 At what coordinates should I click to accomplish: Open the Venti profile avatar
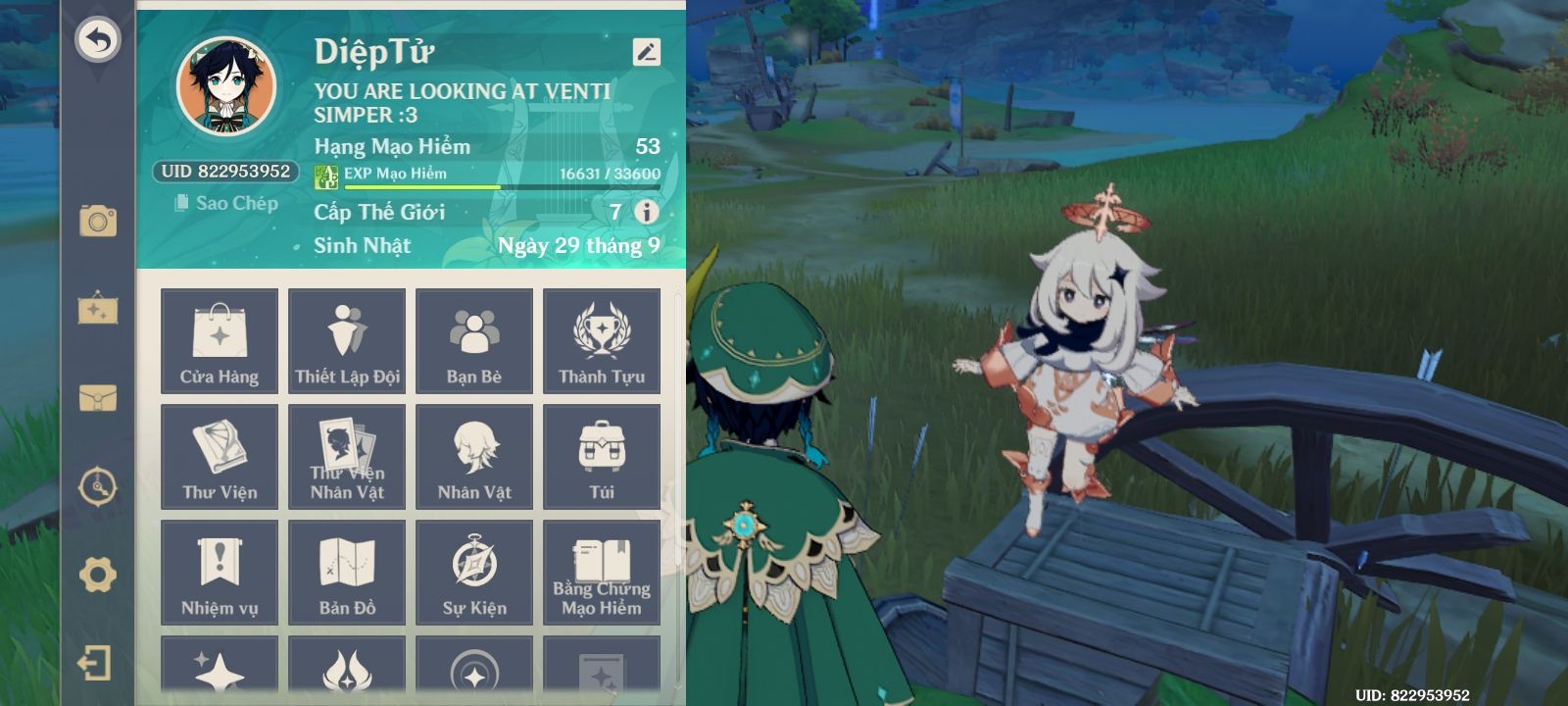click(226, 88)
